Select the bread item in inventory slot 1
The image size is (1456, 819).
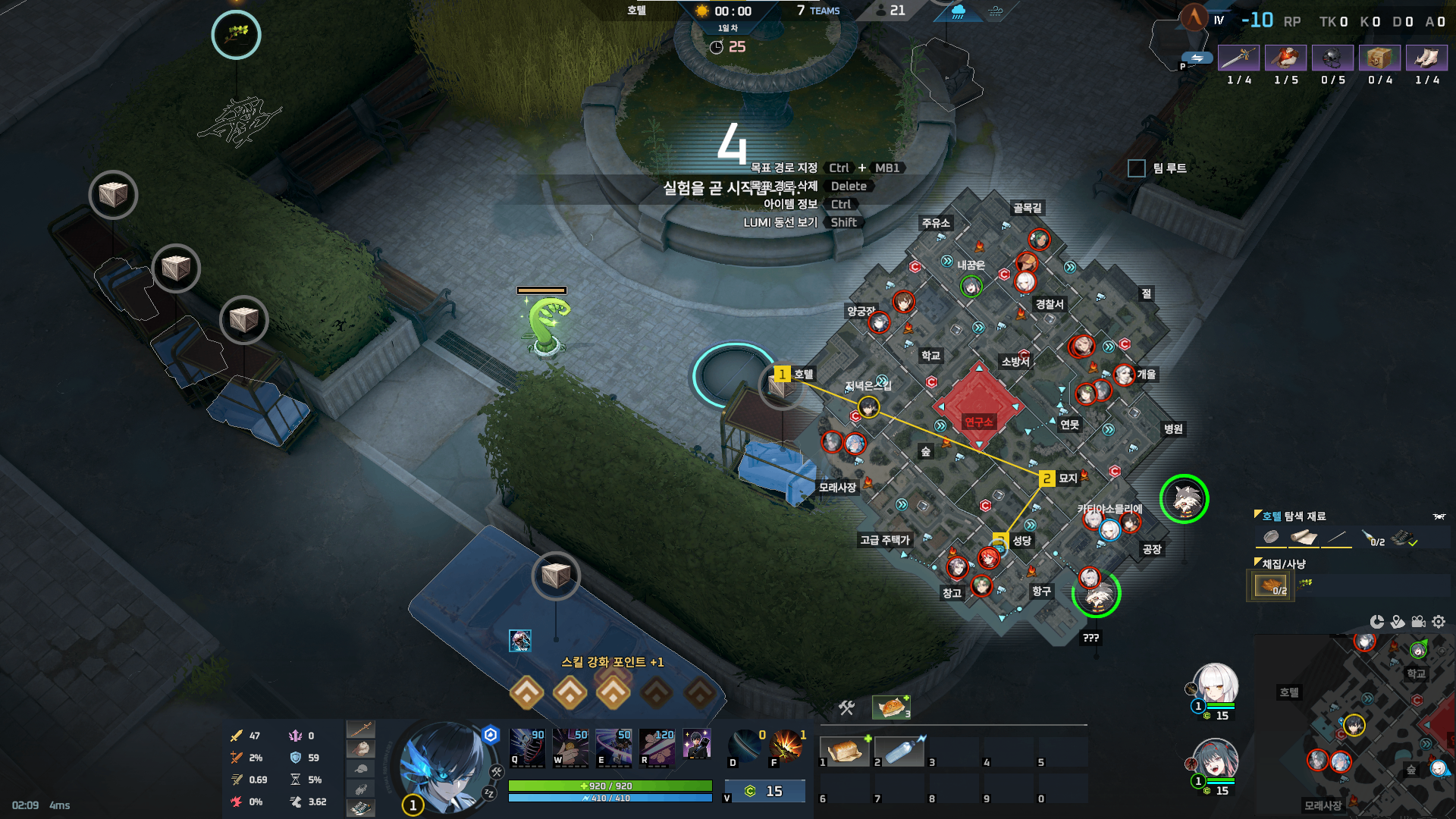coord(845,751)
